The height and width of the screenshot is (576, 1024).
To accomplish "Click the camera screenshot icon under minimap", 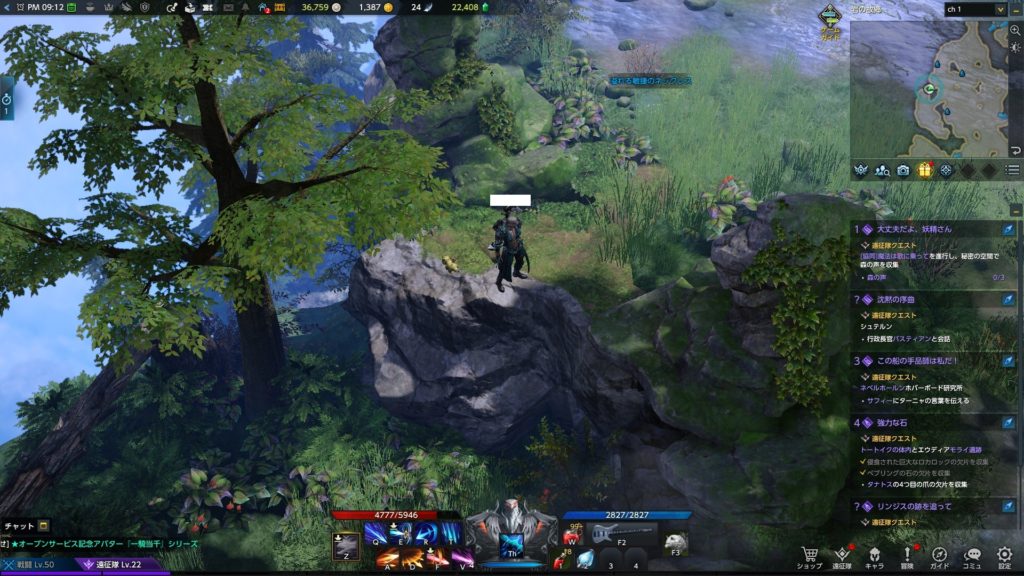I will [904, 170].
